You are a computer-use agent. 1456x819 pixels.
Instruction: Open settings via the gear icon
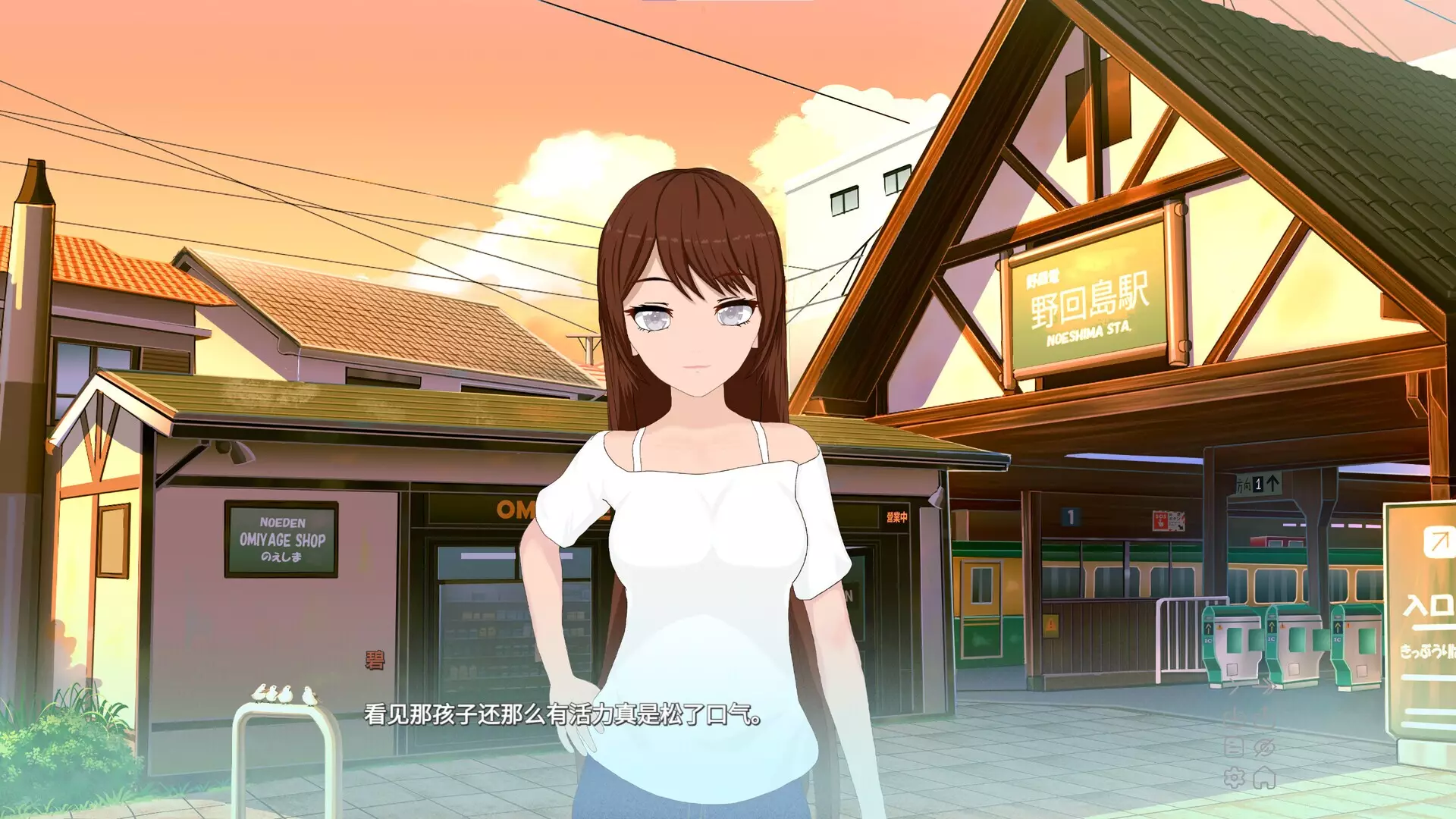click(x=1234, y=779)
